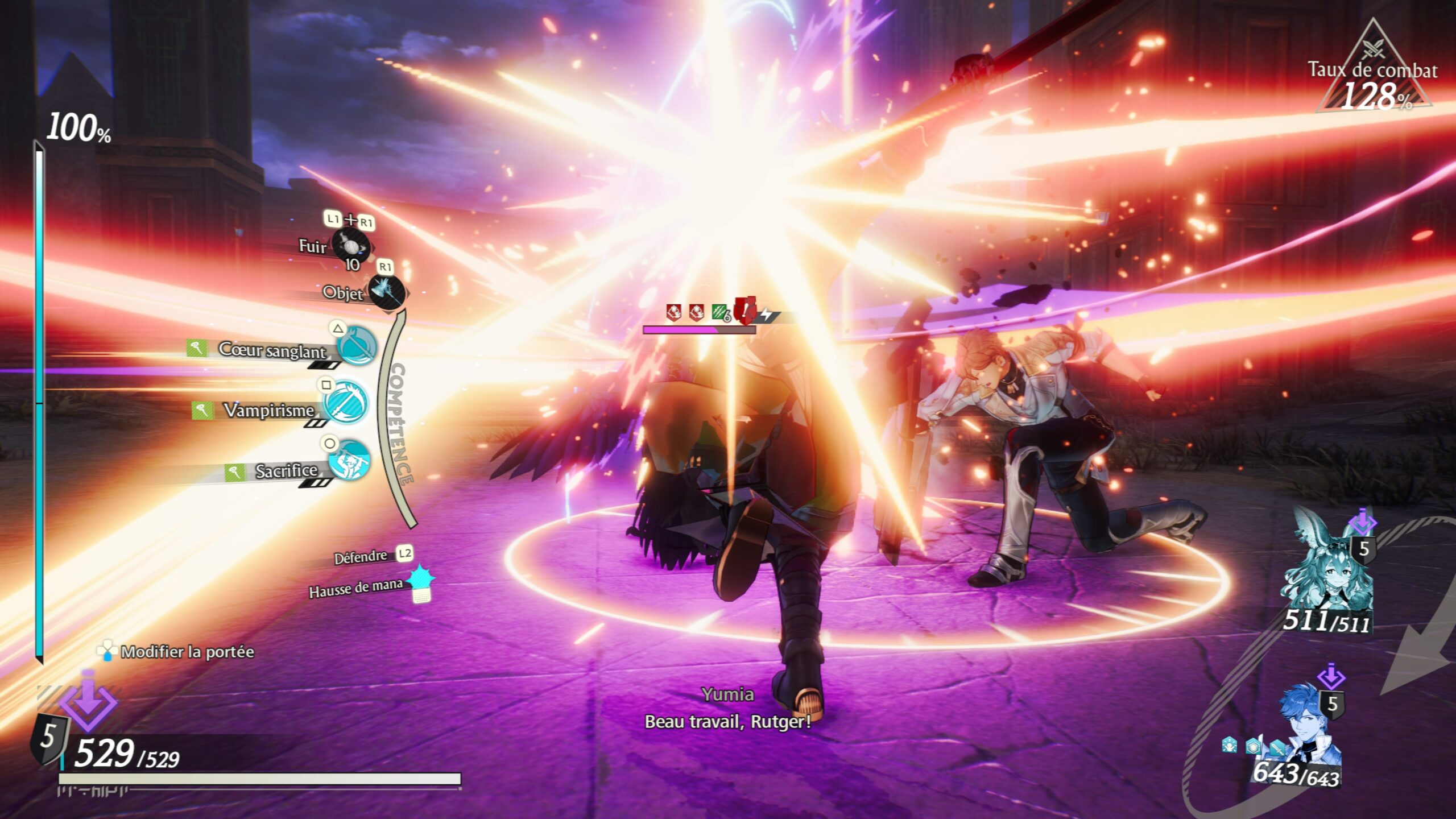Activate Hausse de mana
The height and width of the screenshot is (819, 1456).
pyautogui.click(x=421, y=582)
